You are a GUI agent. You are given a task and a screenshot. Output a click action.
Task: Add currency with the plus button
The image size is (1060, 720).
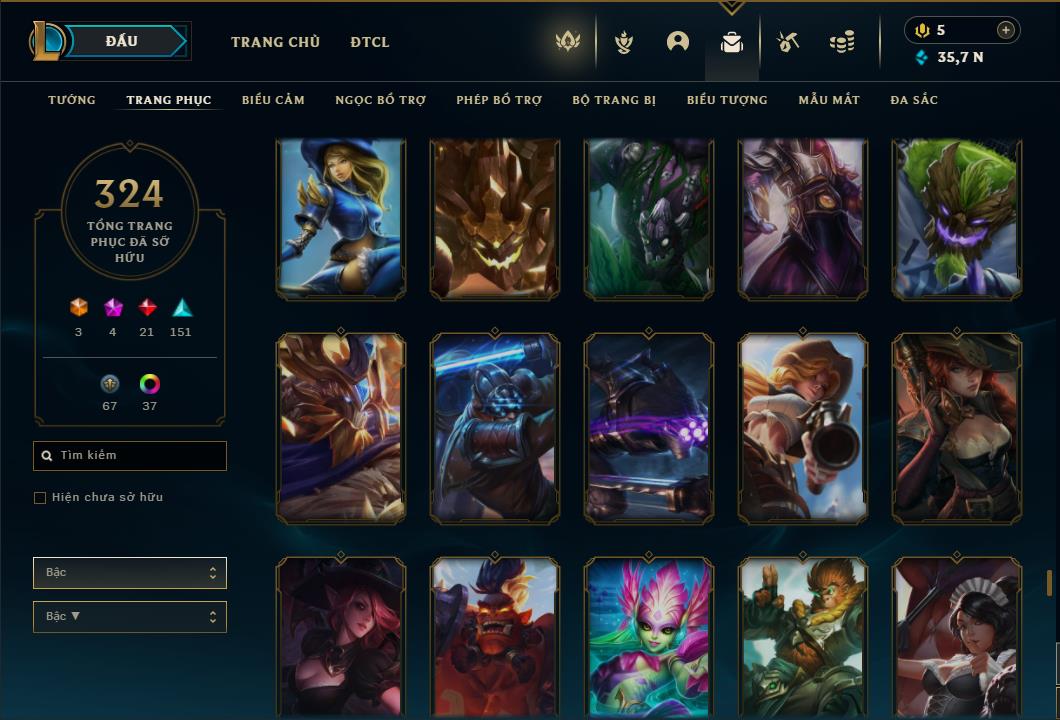click(x=1006, y=31)
